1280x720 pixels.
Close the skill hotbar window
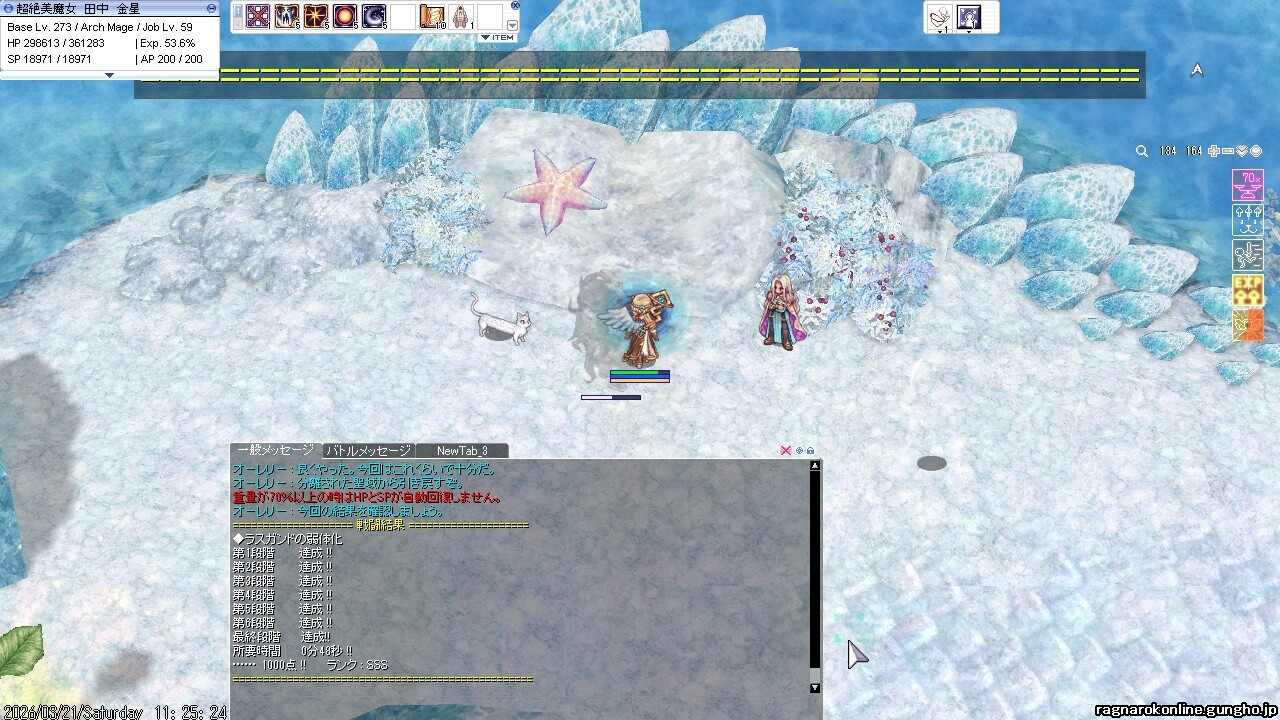(x=515, y=5)
